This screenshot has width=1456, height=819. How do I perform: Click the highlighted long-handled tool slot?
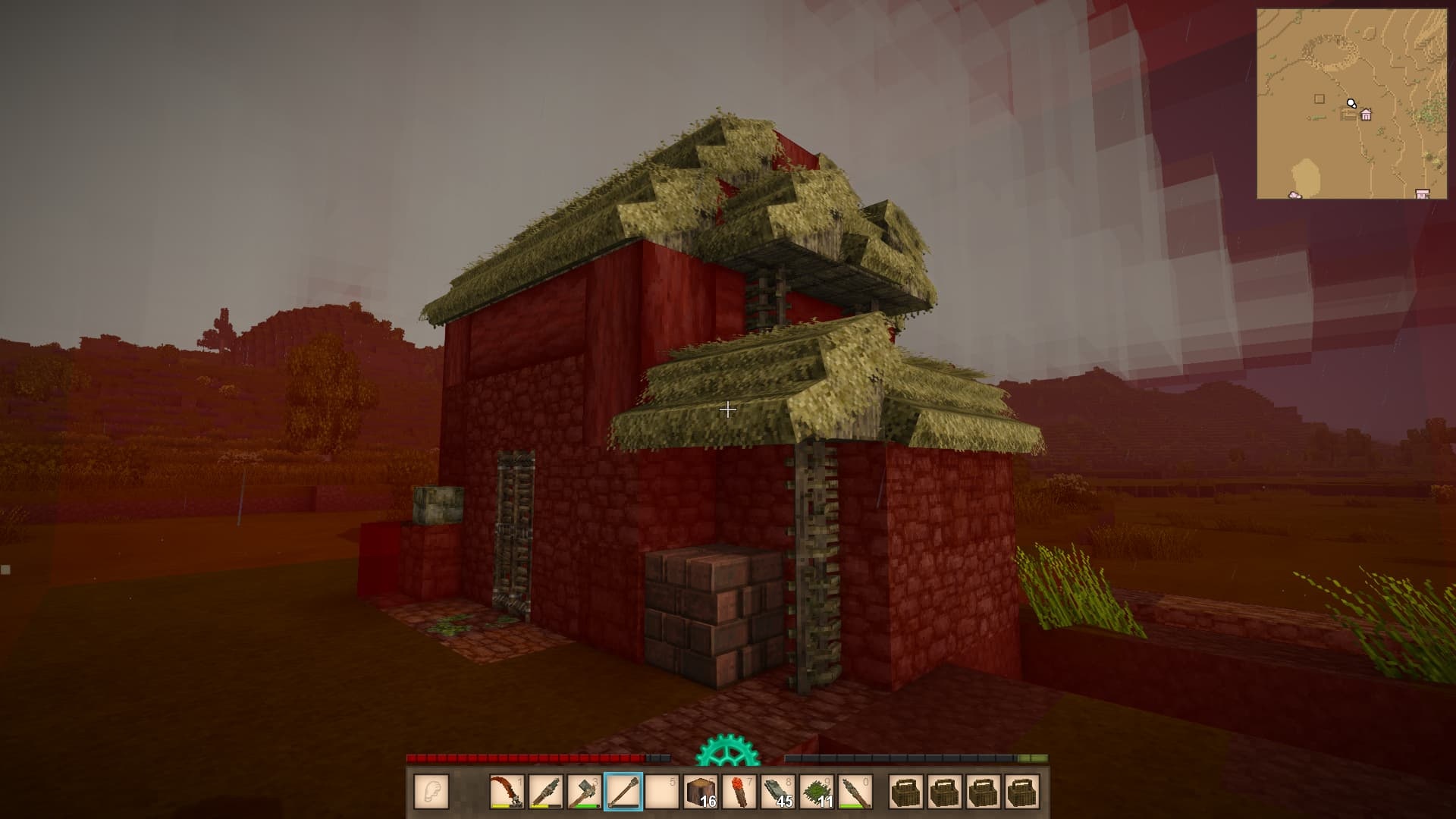pyautogui.click(x=623, y=792)
